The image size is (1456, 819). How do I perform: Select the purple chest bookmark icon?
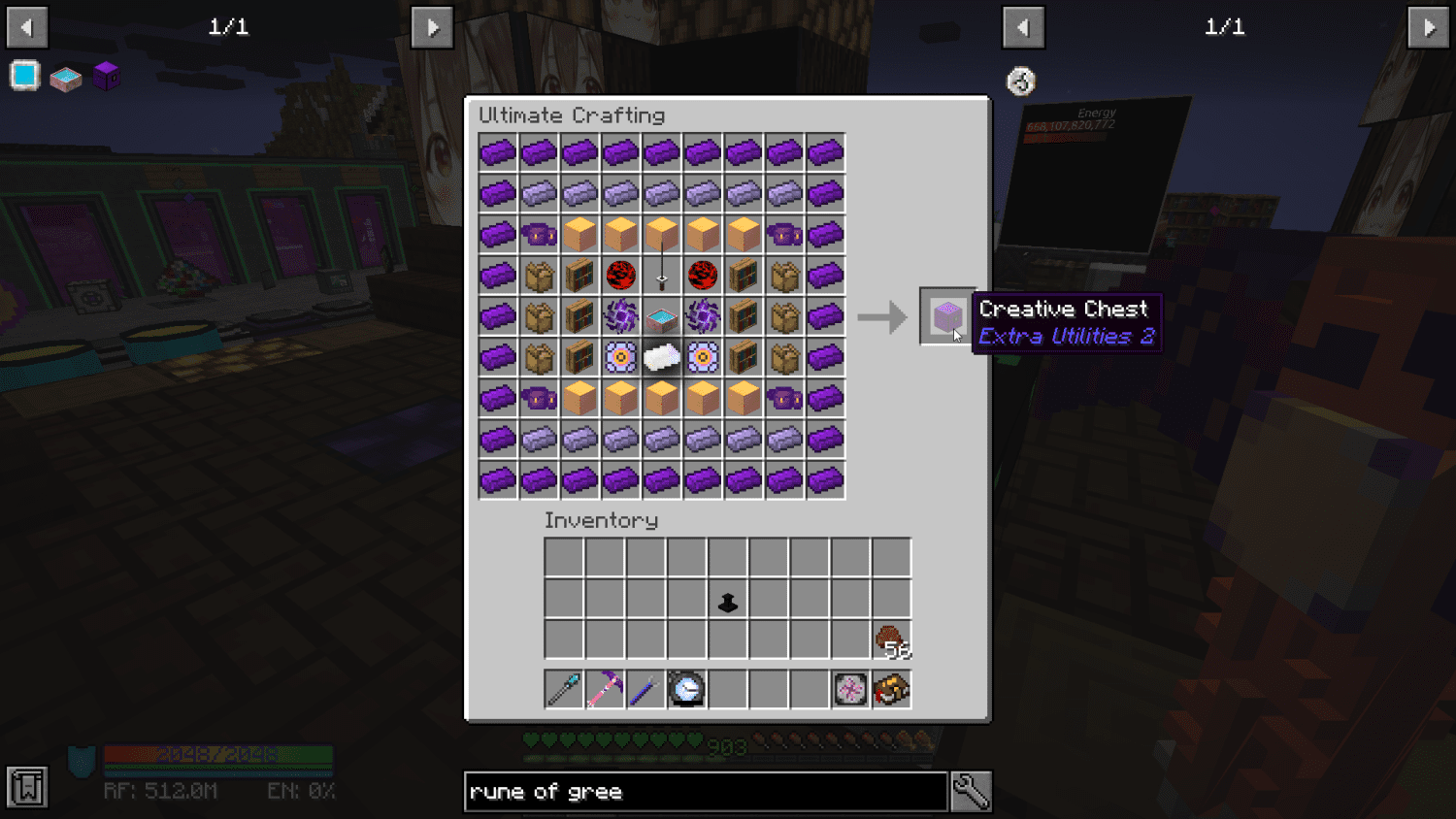click(107, 76)
